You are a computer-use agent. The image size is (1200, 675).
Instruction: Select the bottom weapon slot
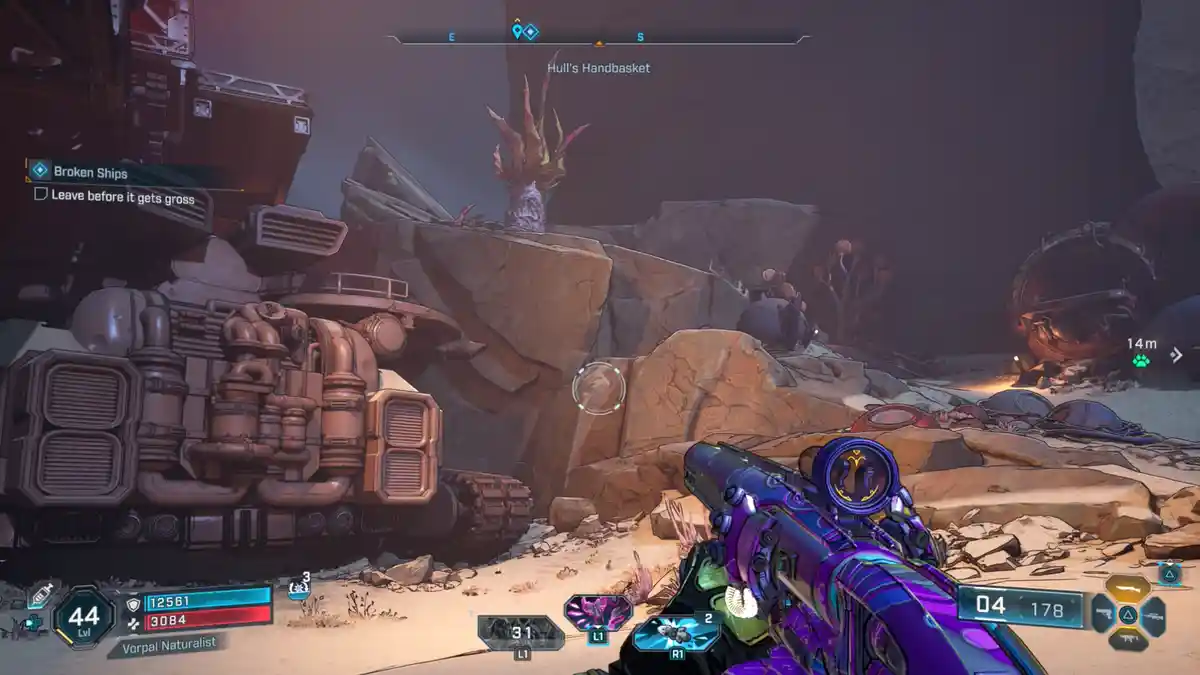pyautogui.click(x=1127, y=639)
